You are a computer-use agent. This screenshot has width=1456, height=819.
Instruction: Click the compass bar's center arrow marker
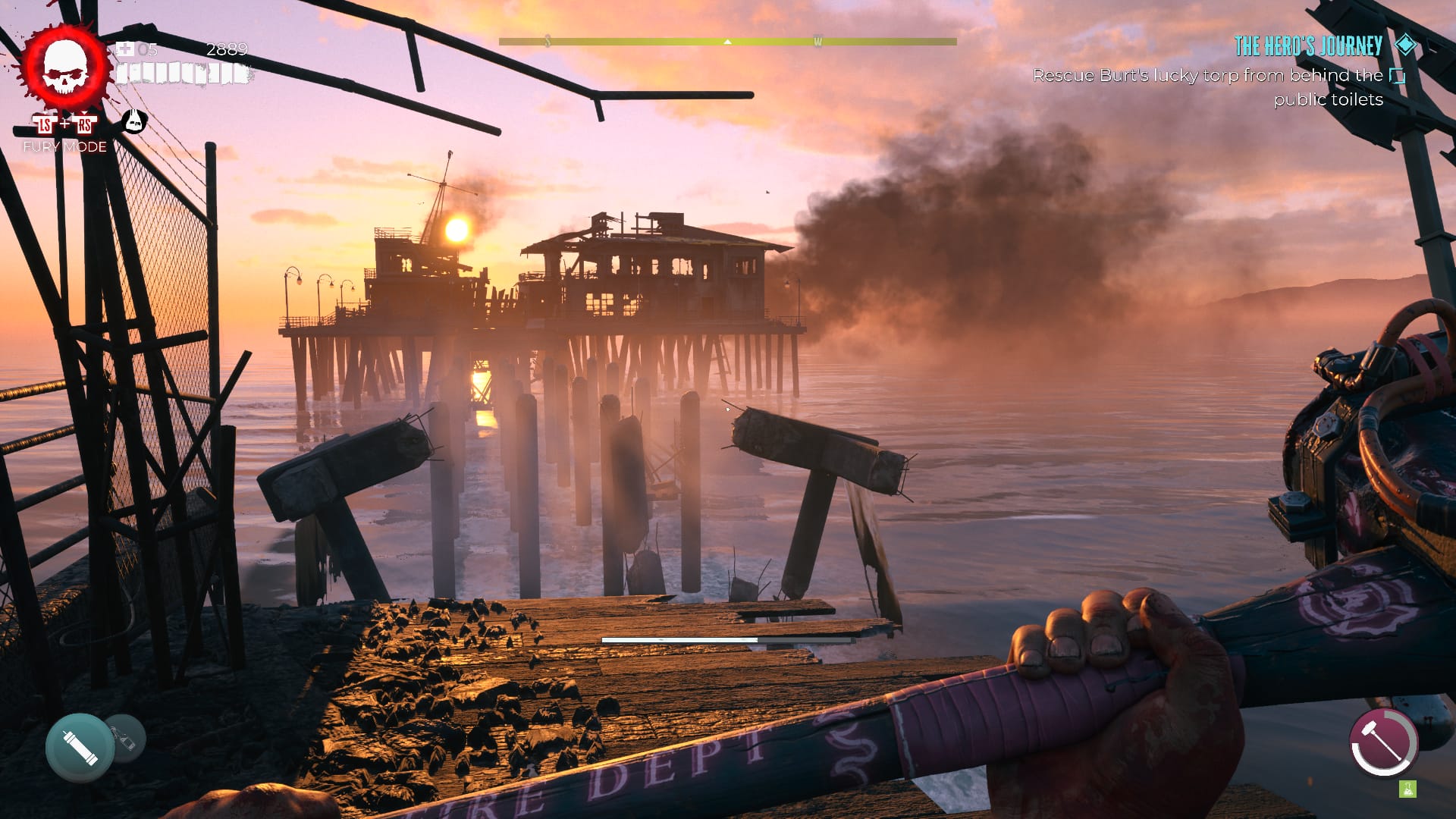(x=727, y=42)
